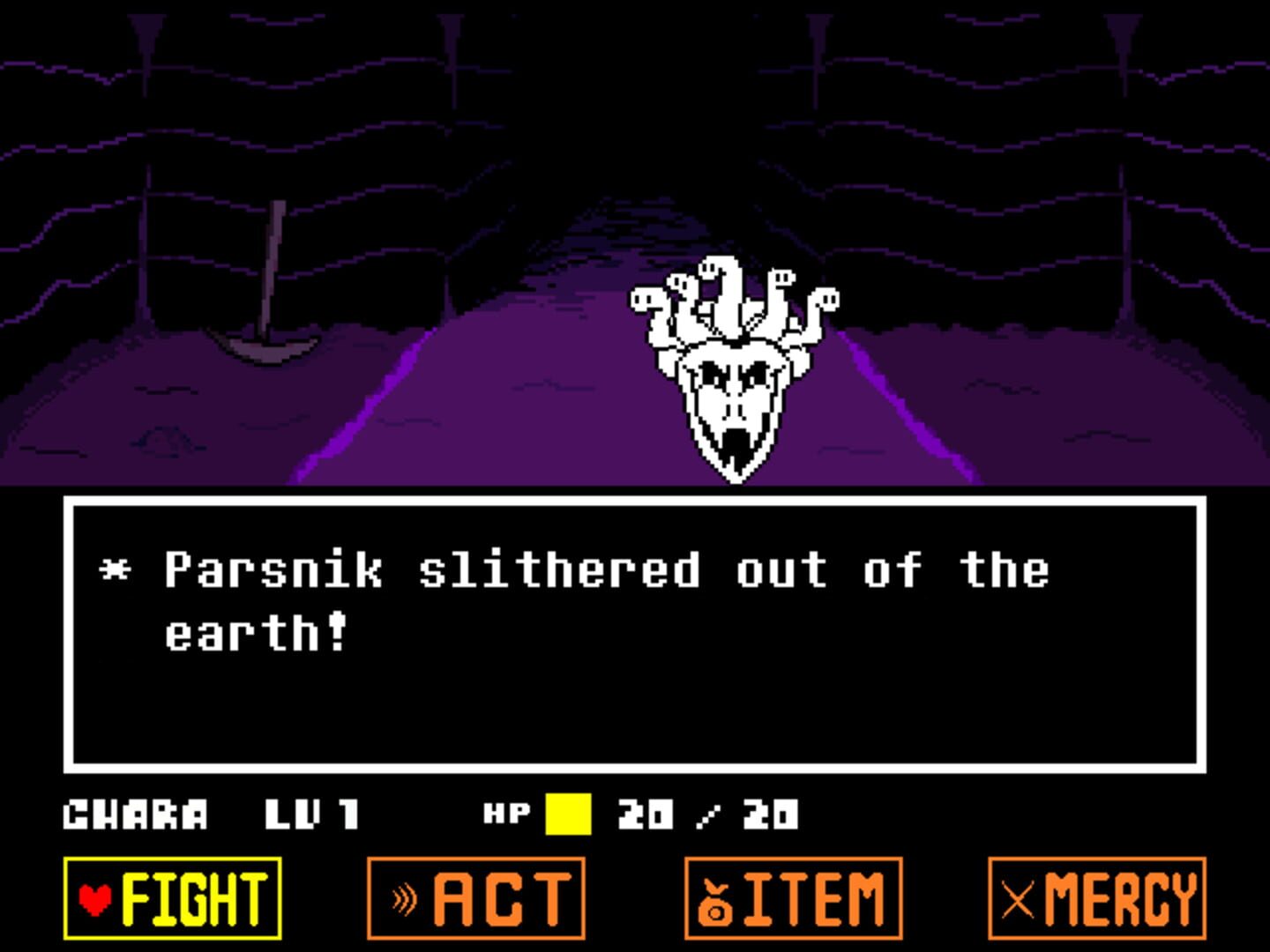Click the double-arrow icon beside ACT
Image resolution: width=1270 pixels, height=952 pixels.
click(x=404, y=896)
